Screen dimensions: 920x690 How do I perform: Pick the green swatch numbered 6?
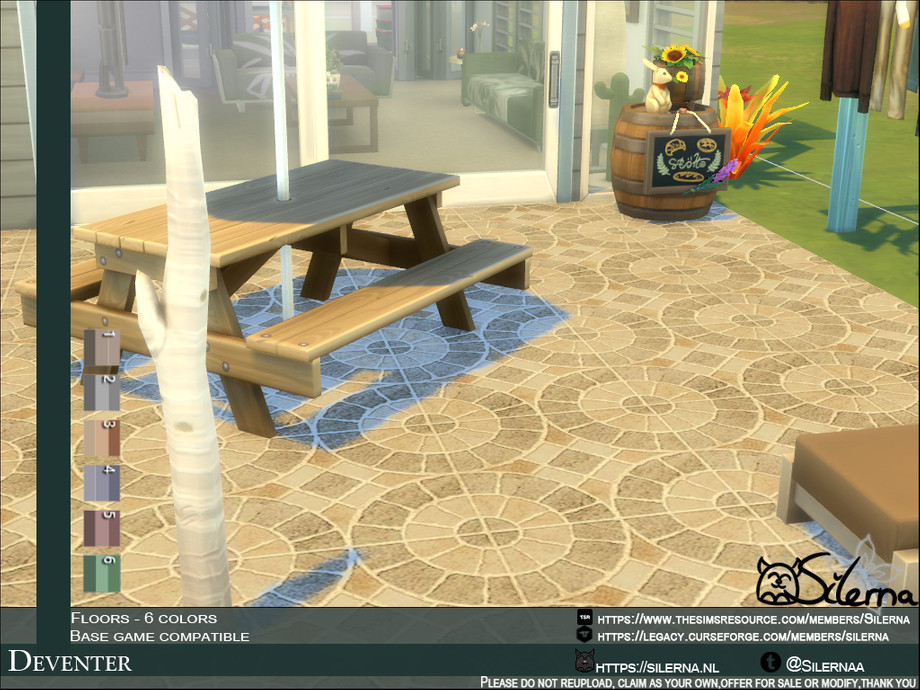(x=101, y=573)
